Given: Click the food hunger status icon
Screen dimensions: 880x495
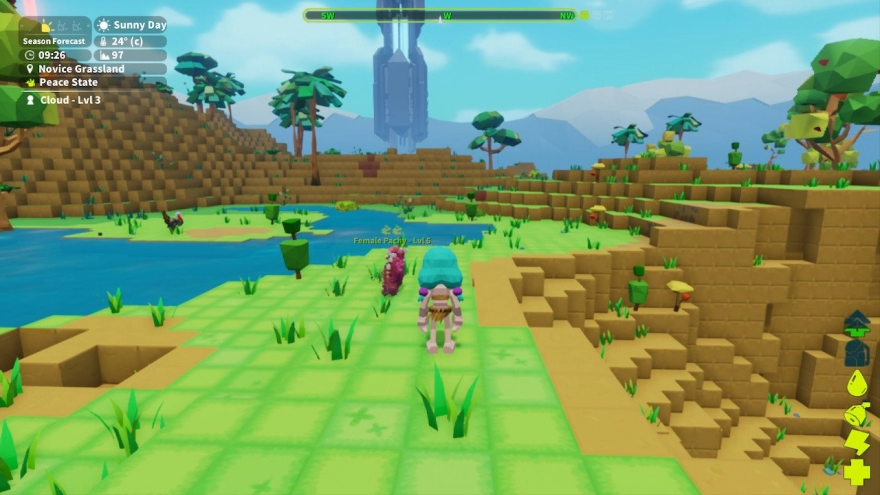Looking at the screenshot, I should (x=857, y=414).
